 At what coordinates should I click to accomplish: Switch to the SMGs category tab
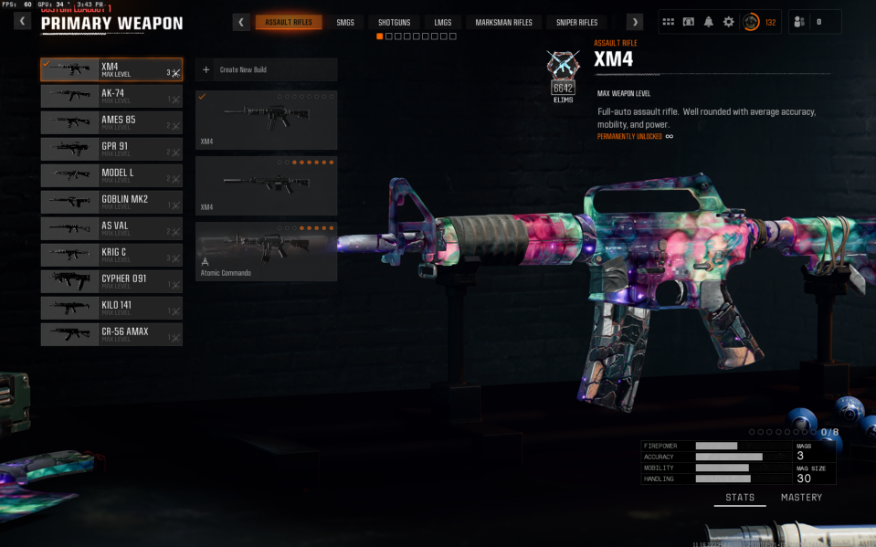[x=345, y=22]
